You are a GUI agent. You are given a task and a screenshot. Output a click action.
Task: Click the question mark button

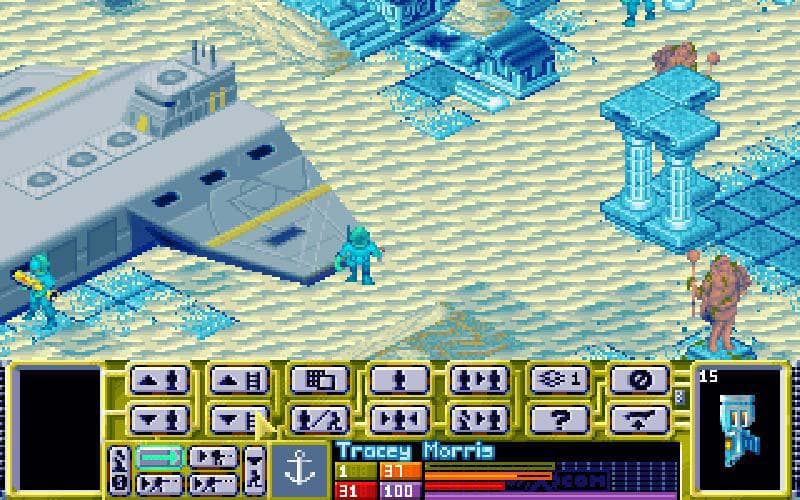559,417
